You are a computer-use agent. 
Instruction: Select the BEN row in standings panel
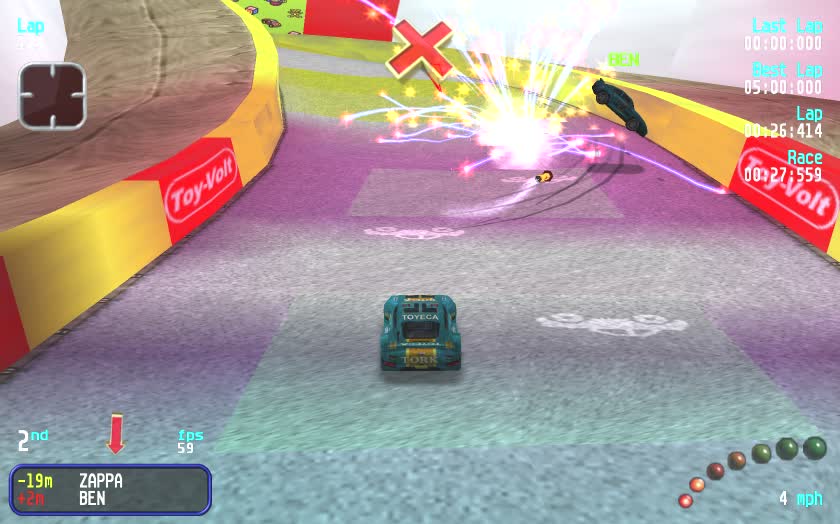point(110,498)
